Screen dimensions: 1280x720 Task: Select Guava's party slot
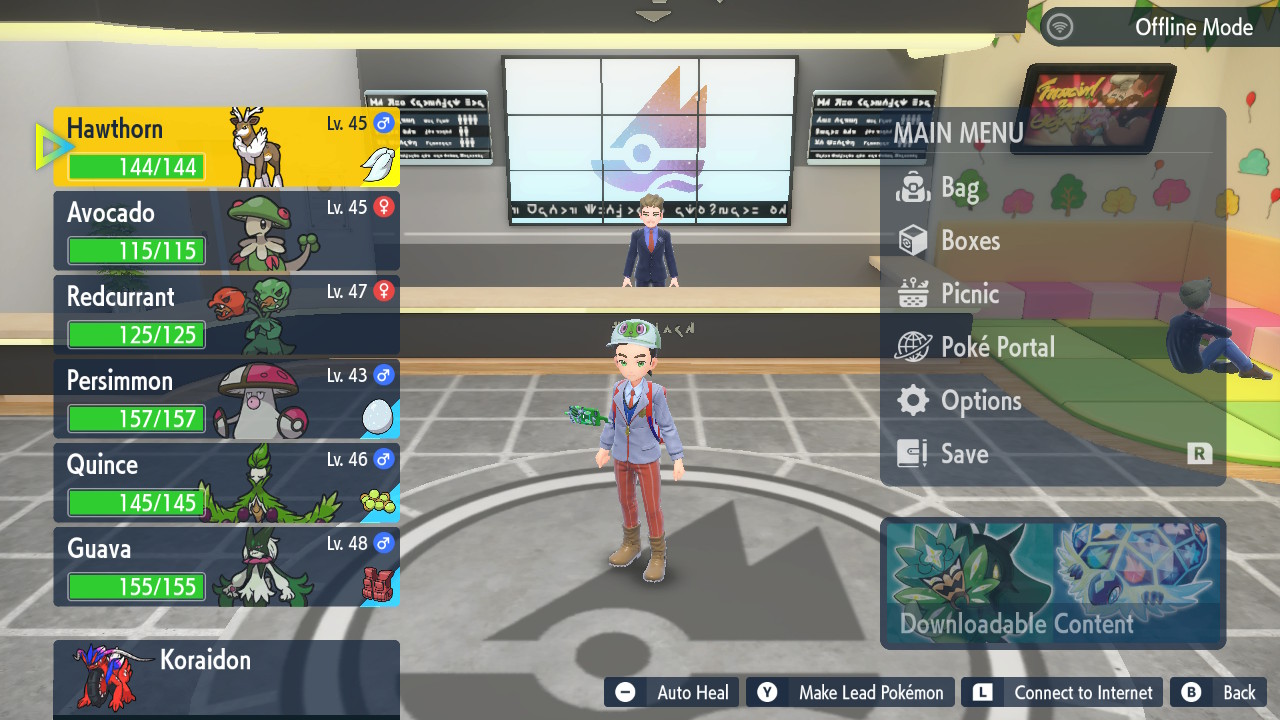[x=226, y=567]
